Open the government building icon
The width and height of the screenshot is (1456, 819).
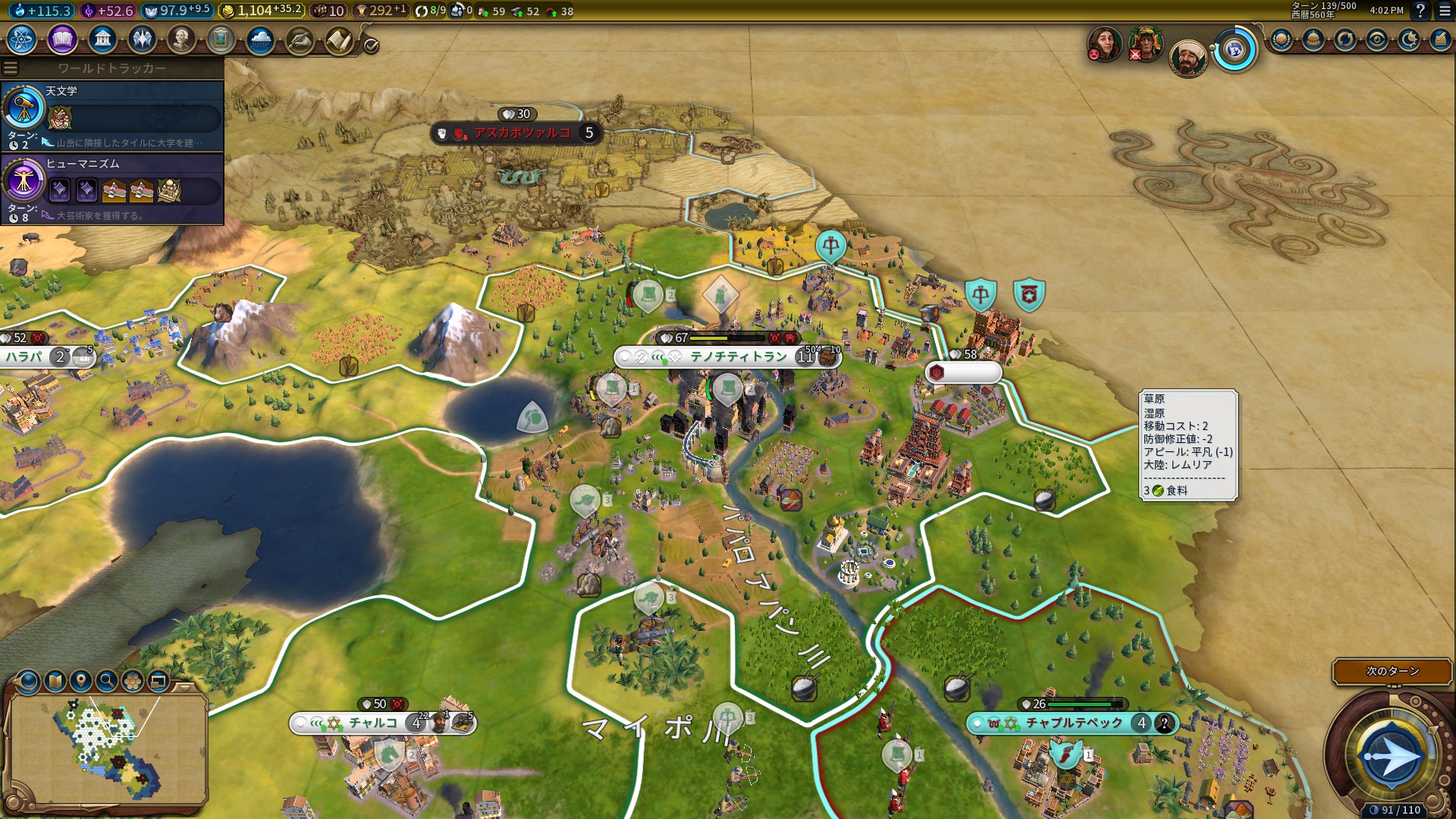[x=102, y=39]
